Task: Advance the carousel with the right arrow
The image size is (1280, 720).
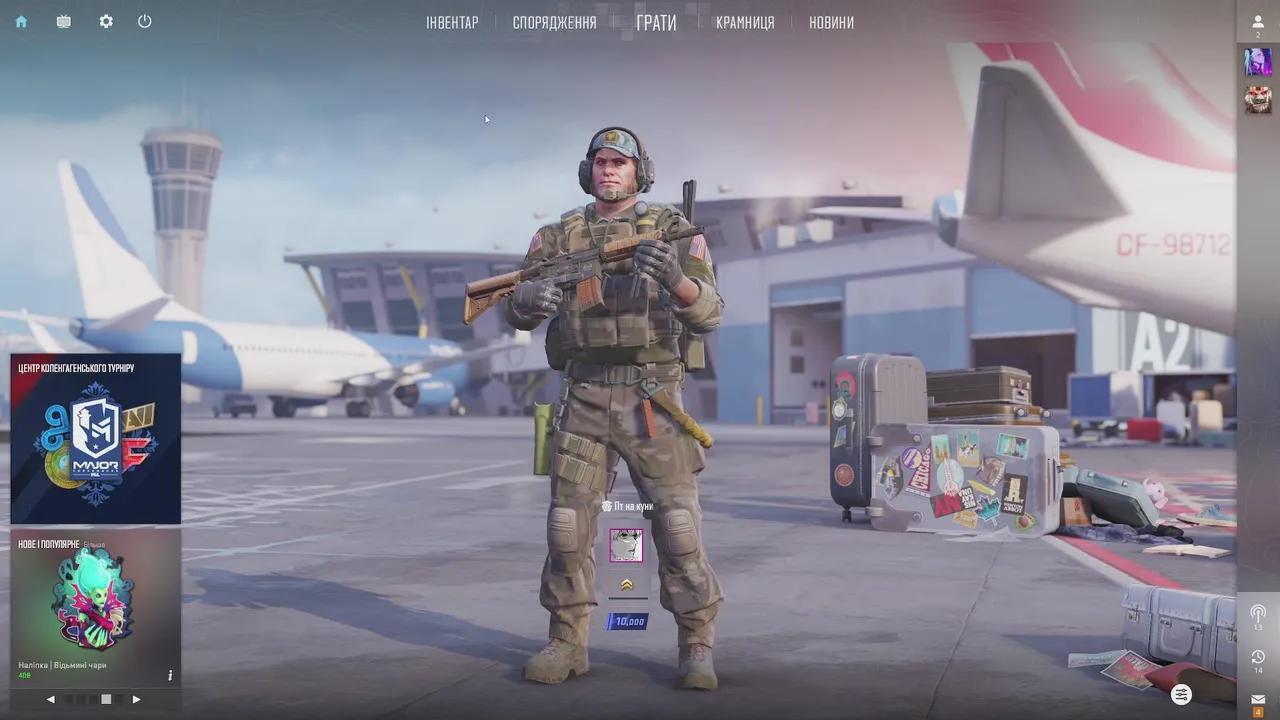Action: click(137, 699)
